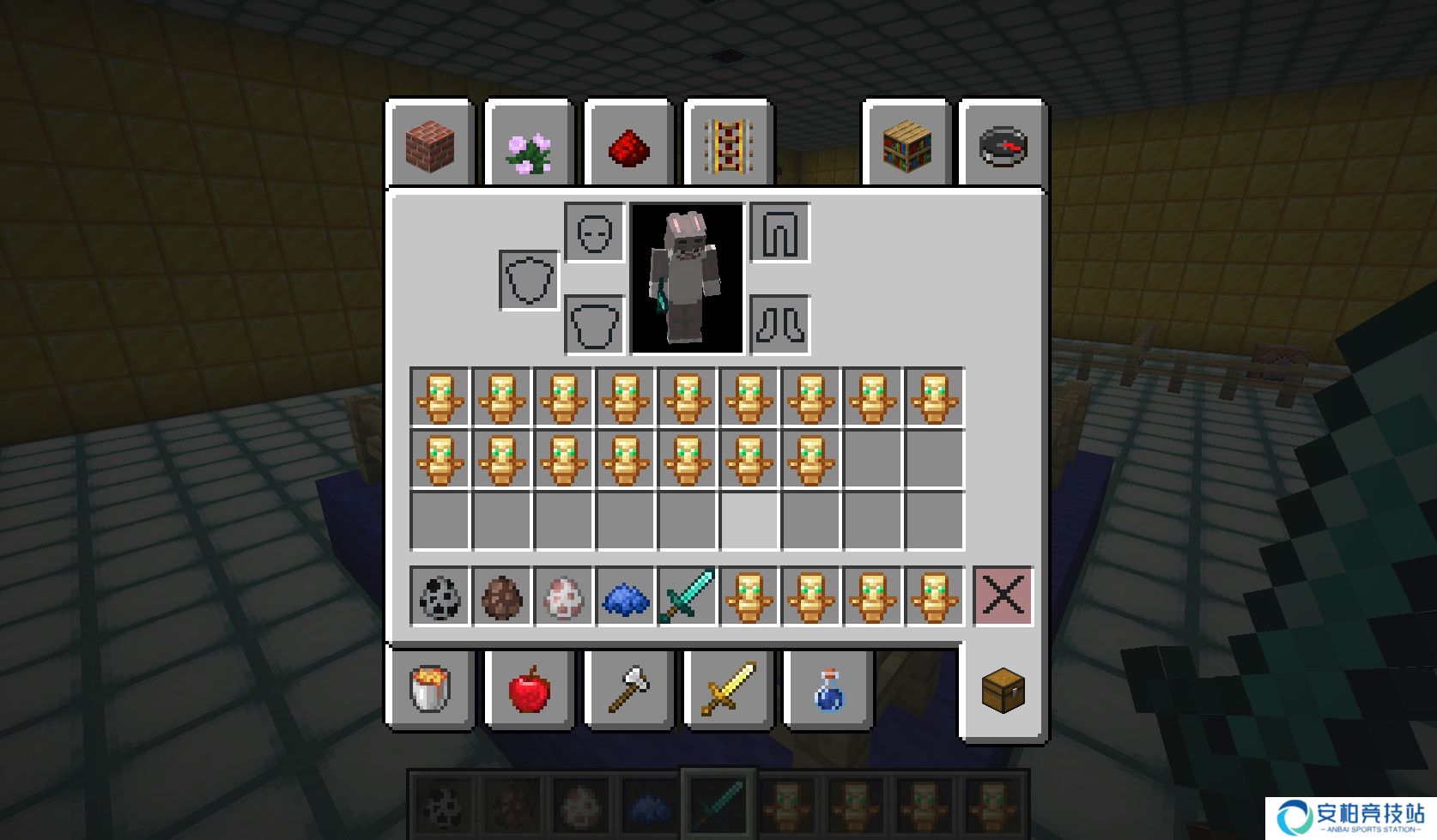Select the dark gray spotted spawn egg
1437x840 pixels.
440,596
